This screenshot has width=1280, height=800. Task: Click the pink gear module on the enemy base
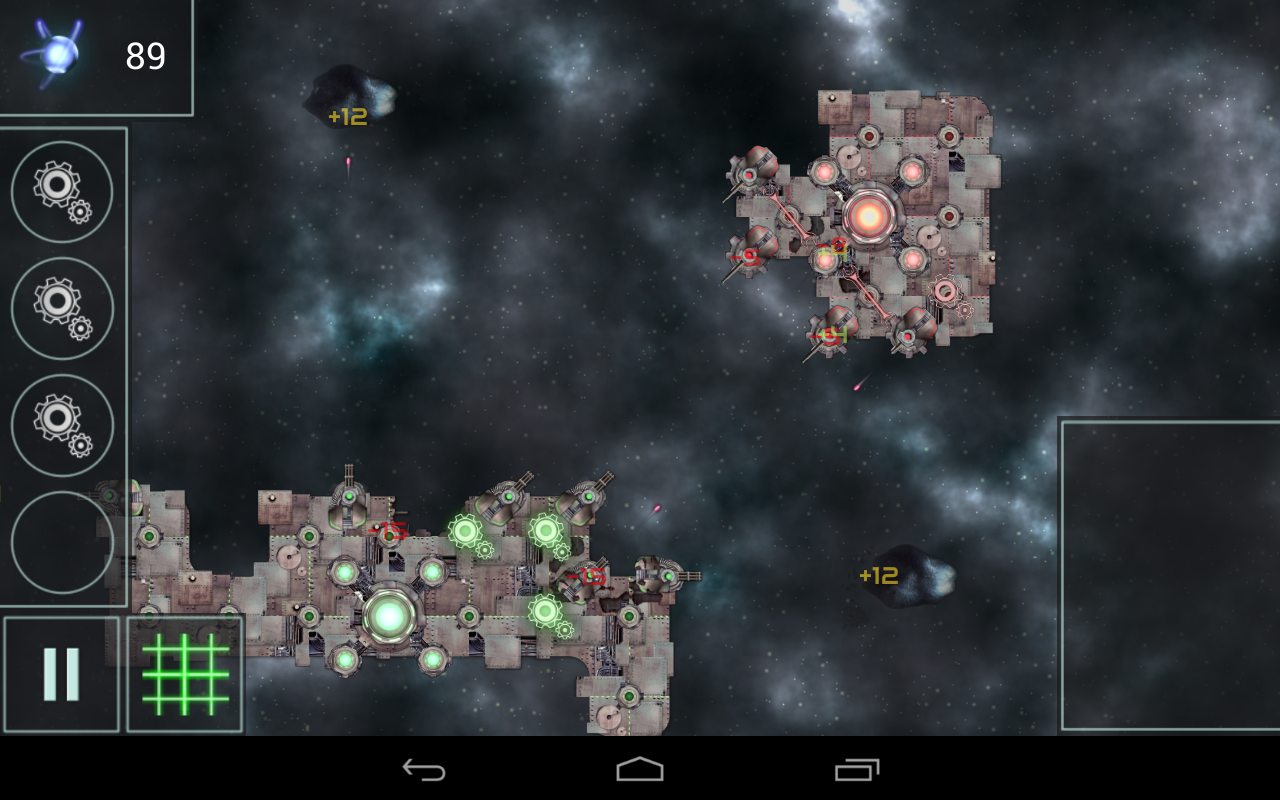click(x=944, y=293)
